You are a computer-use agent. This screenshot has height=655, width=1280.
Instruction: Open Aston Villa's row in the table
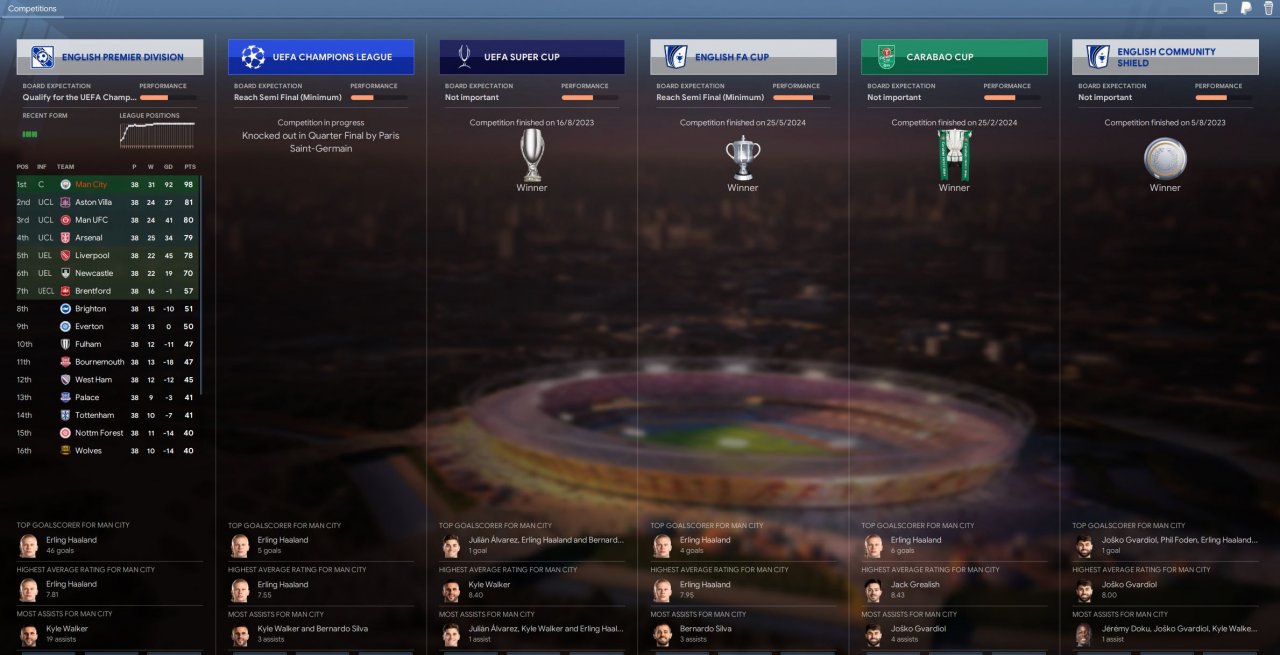pyautogui.click(x=93, y=202)
